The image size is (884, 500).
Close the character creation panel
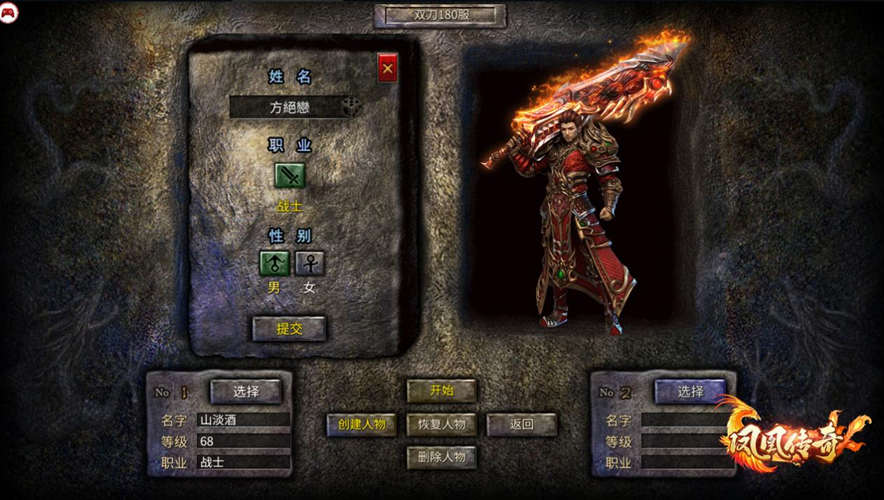point(387,68)
